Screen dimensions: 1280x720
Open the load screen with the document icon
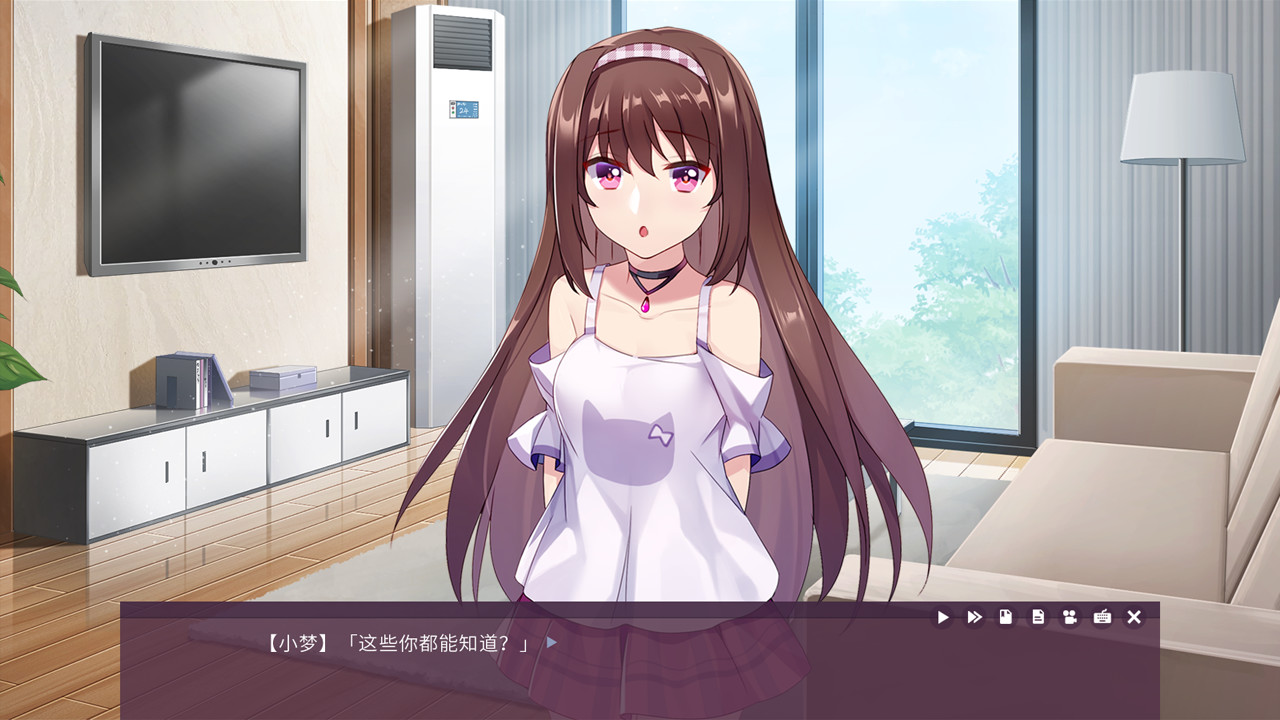(1038, 617)
